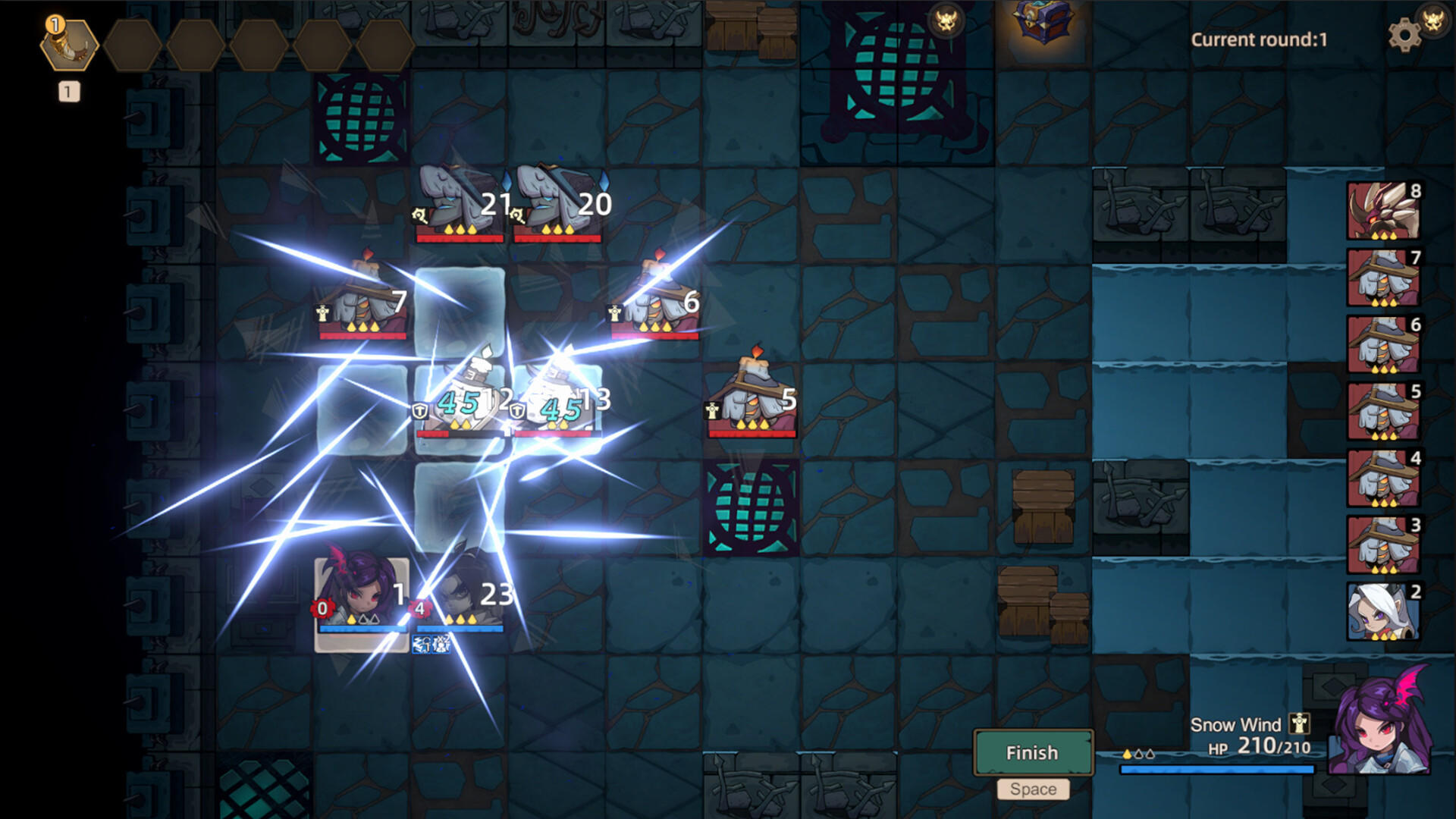Select white-haired hero portrait number 2
The height and width of the screenshot is (819, 1456).
click(x=1383, y=610)
